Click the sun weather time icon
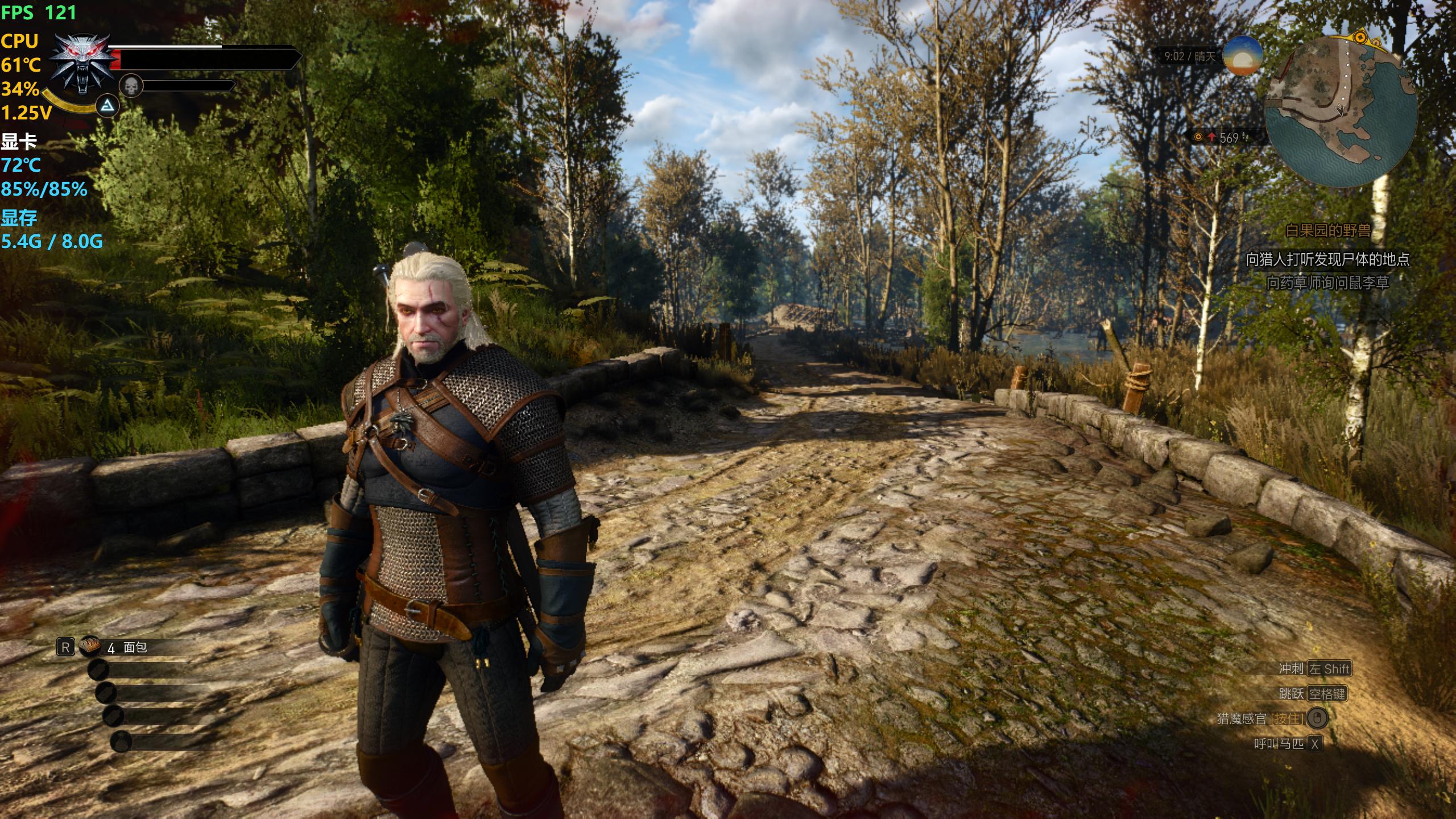 pyautogui.click(x=1243, y=56)
